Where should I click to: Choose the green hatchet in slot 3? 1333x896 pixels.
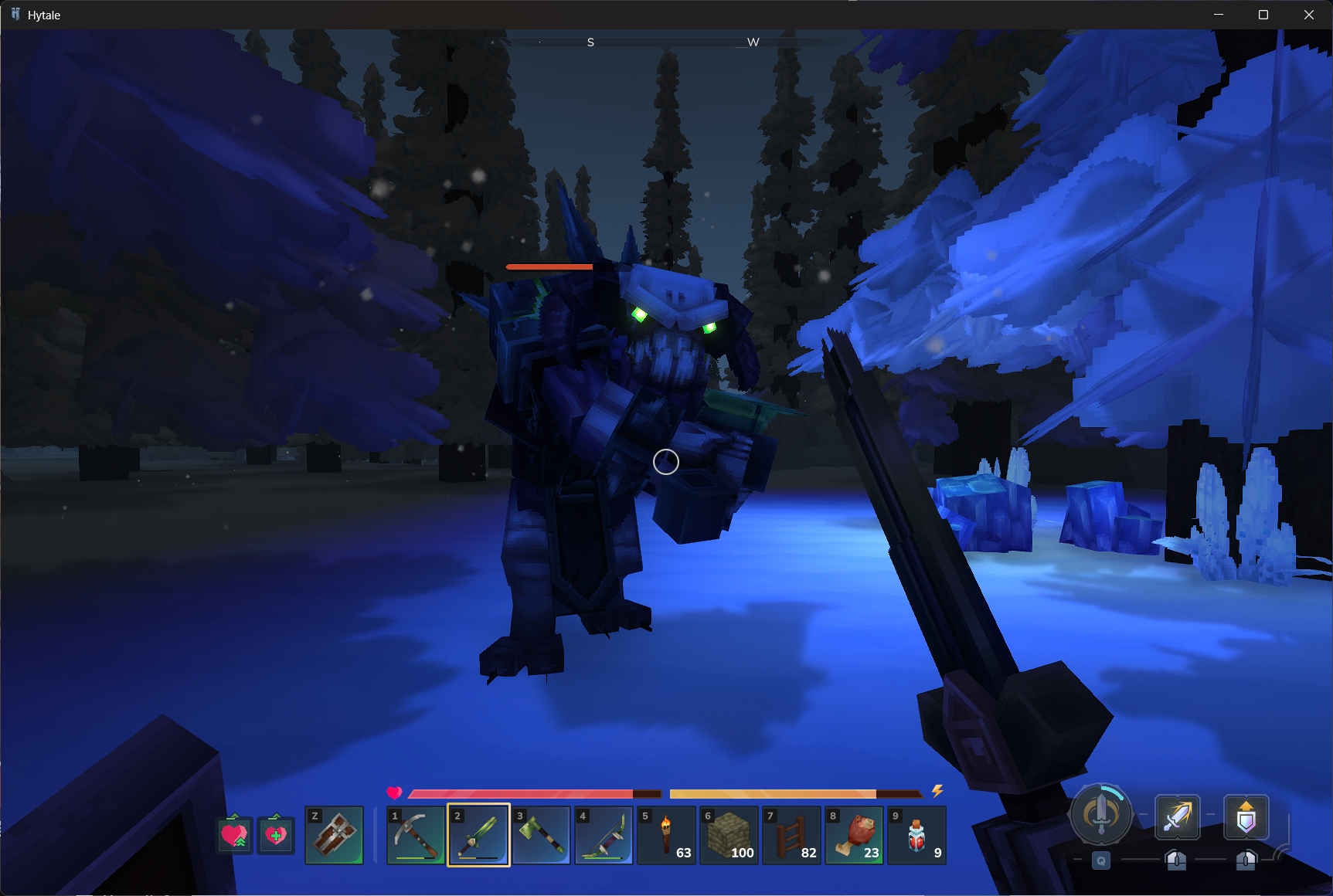(x=541, y=835)
